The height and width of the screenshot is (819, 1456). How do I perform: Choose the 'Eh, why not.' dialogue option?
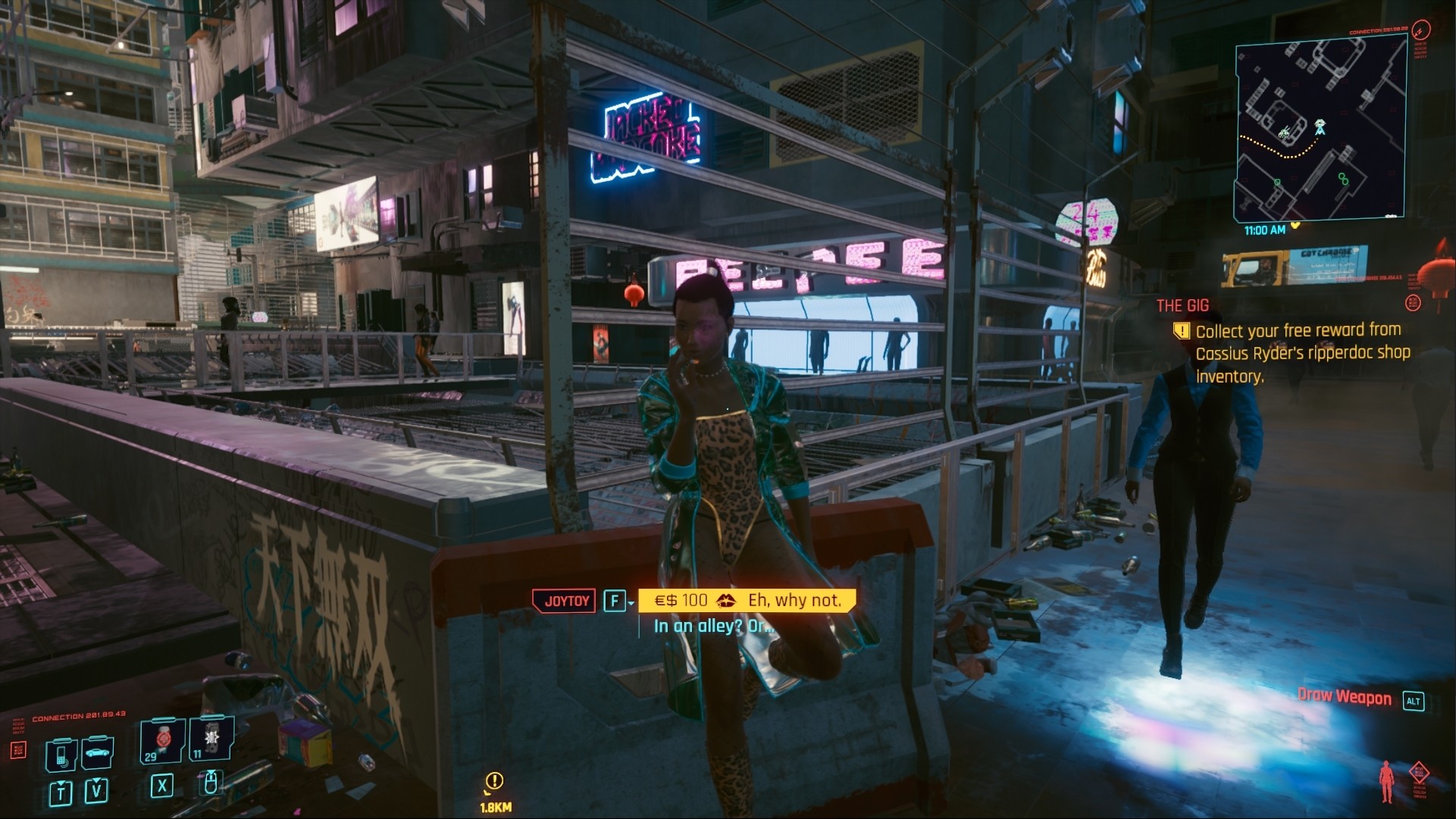(794, 600)
